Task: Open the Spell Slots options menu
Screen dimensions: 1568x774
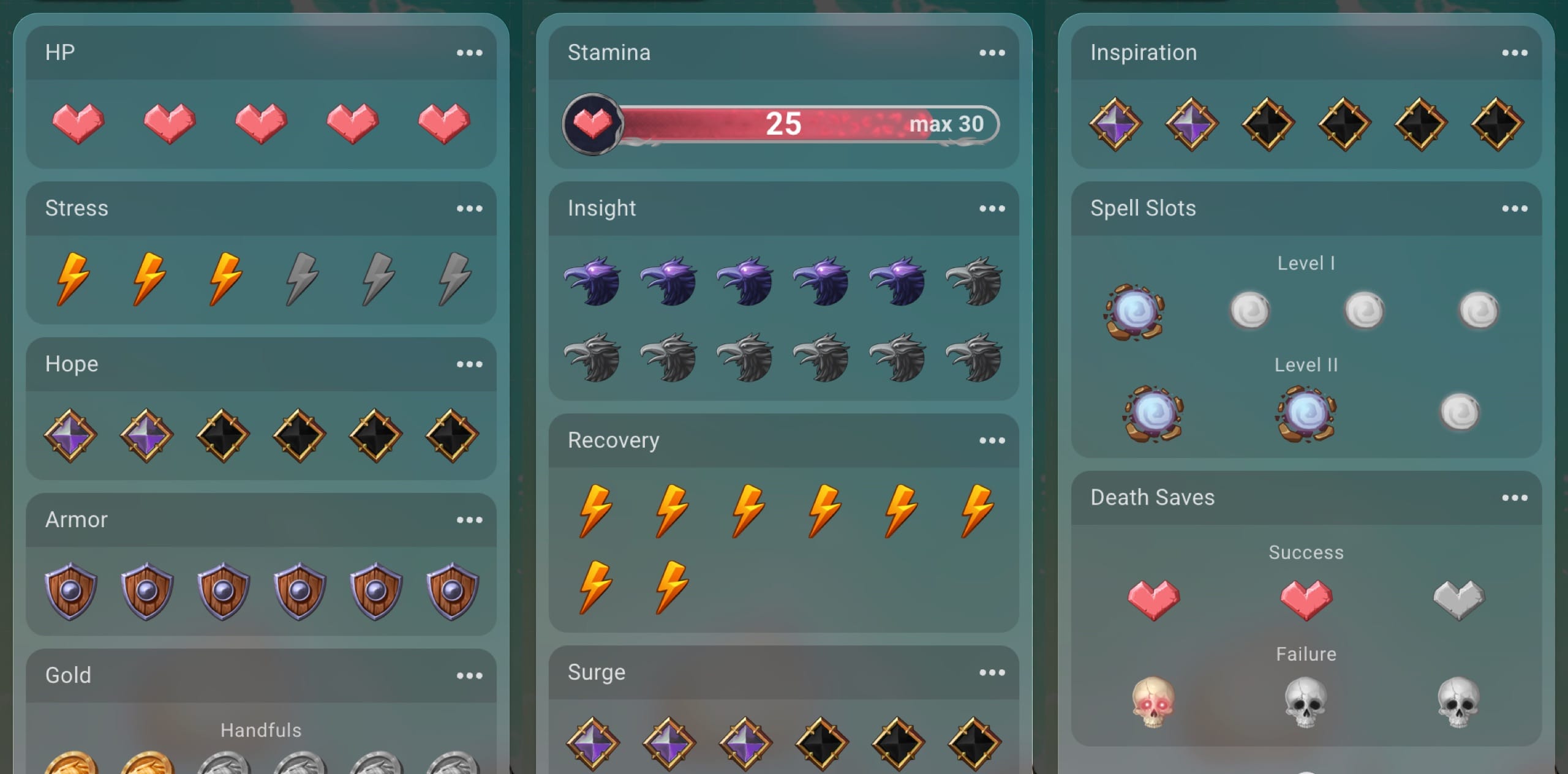Action: click(1514, 209)
